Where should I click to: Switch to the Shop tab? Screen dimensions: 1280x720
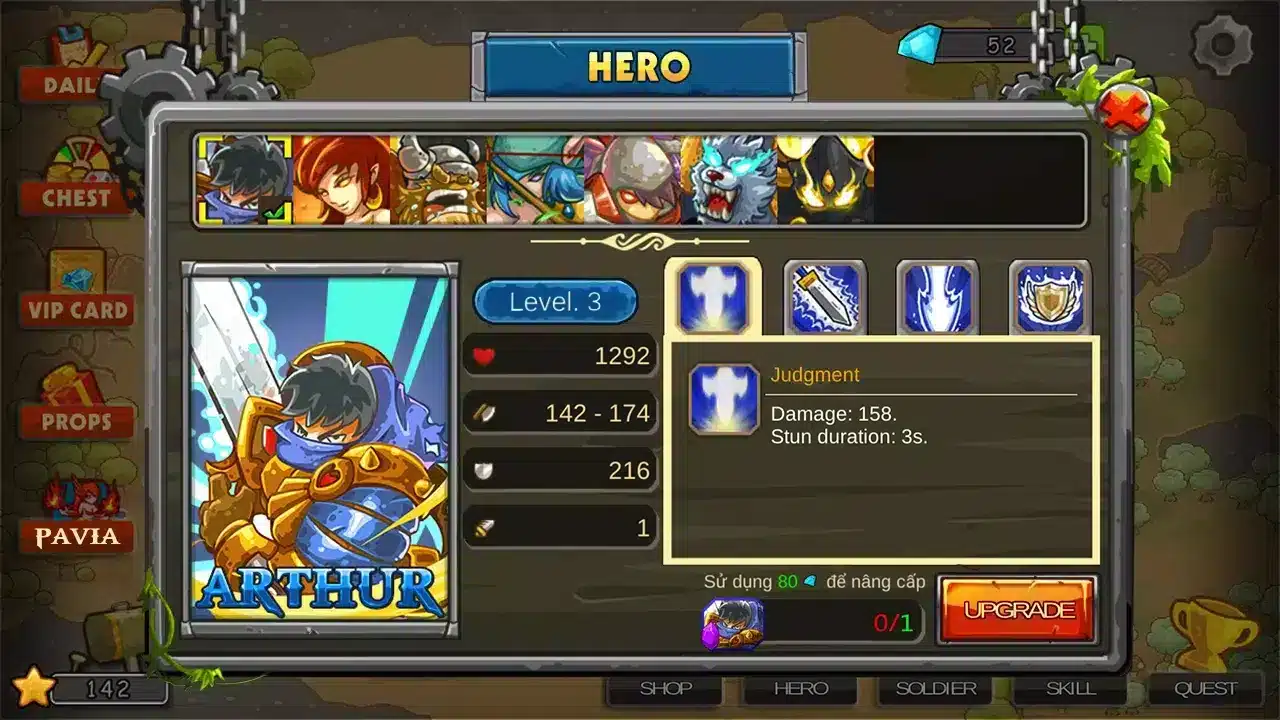[x=664, y=688]
